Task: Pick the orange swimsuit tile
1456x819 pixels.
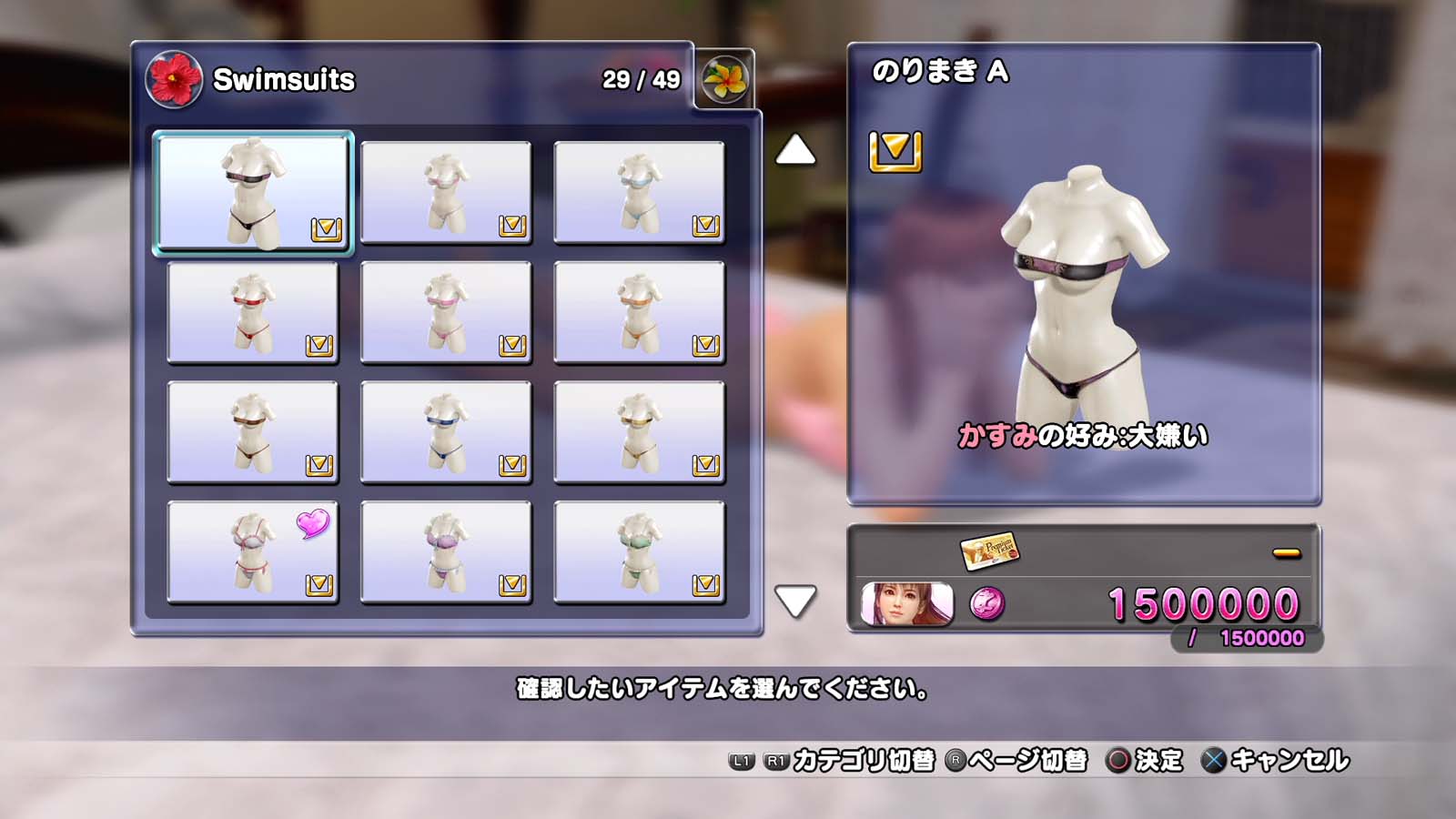Action: [639, 312]
